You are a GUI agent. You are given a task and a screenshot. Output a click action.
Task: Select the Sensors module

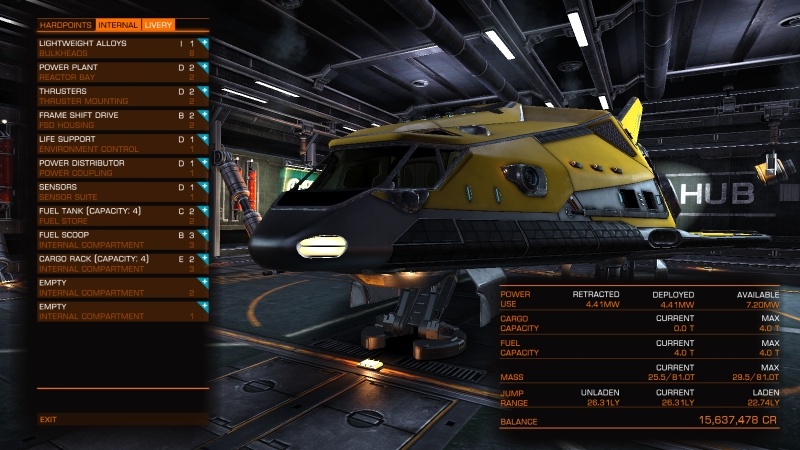pos(123,192)
